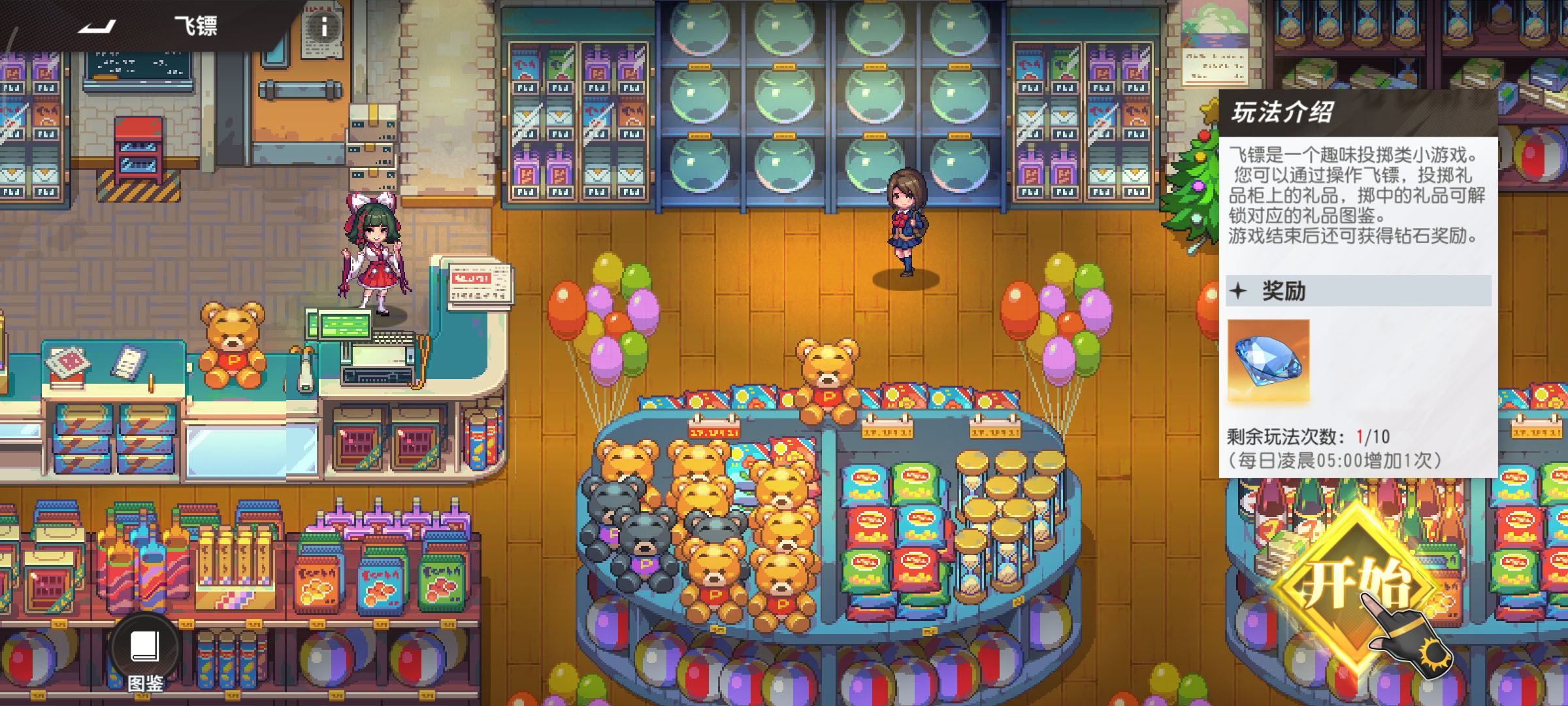
Task: Go back using the top-left arrow
Action: [97, 26]
